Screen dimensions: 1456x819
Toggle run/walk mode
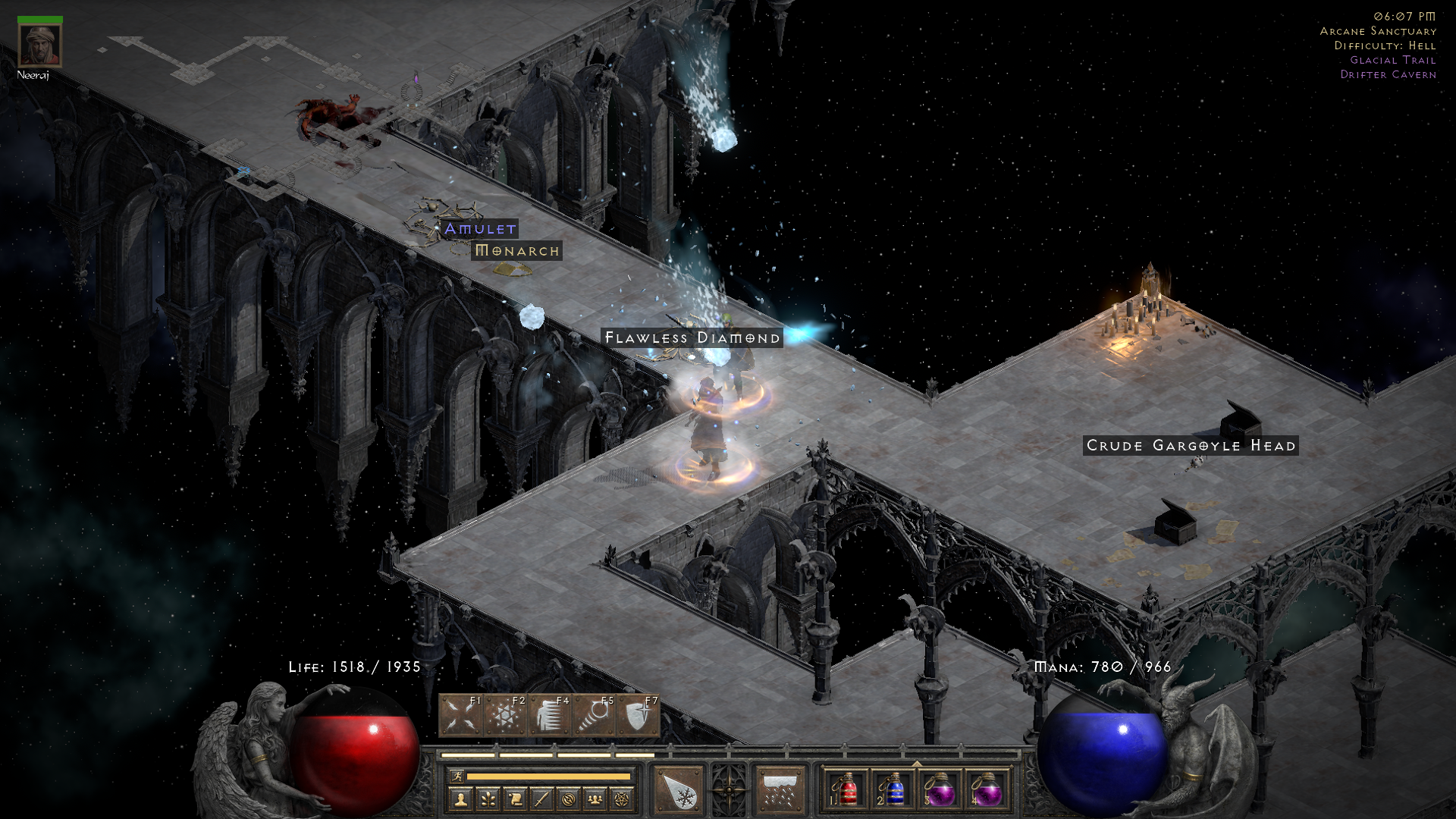(458, 776)
